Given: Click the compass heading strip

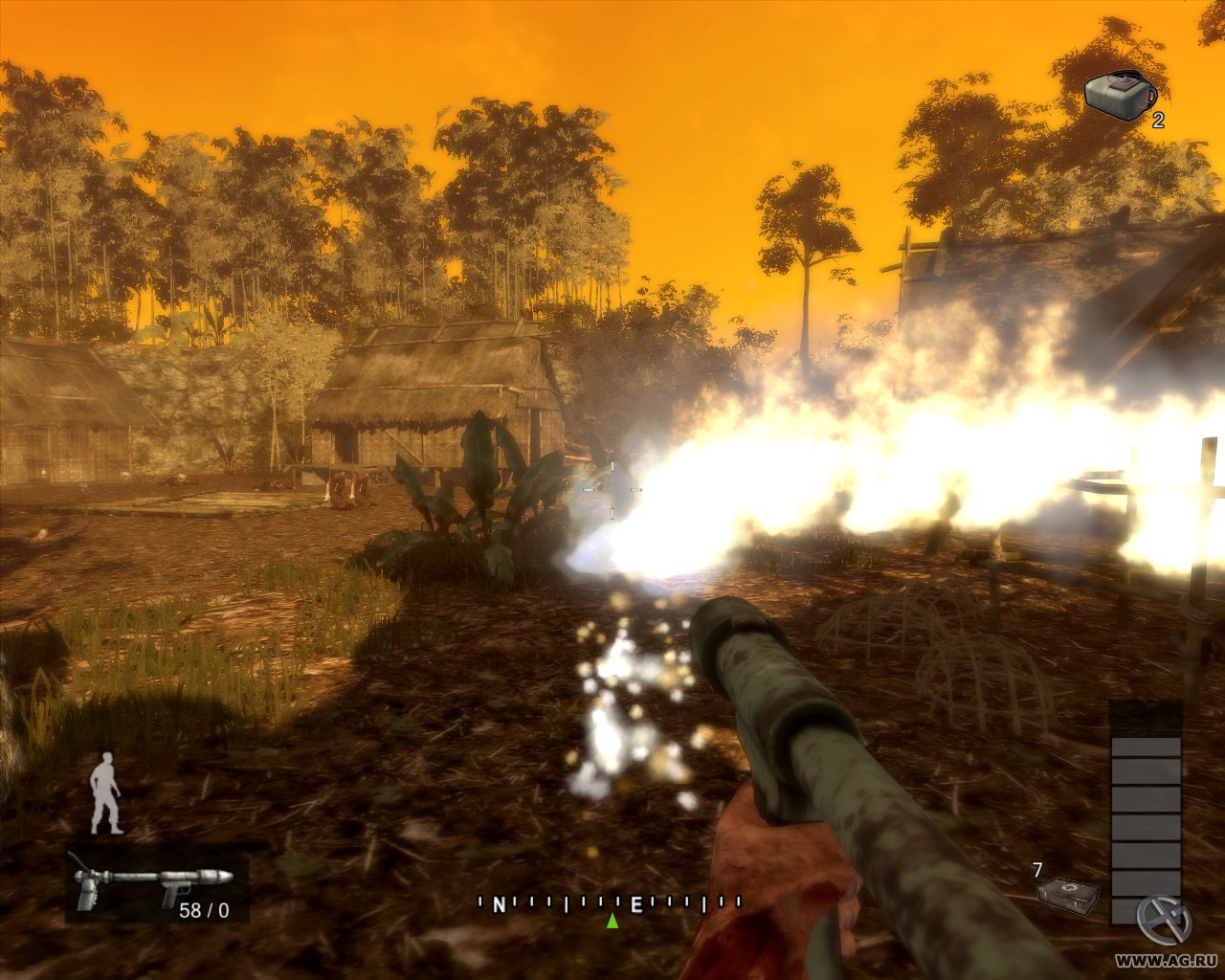Looking at the screenshot, I should coord(610,902).
